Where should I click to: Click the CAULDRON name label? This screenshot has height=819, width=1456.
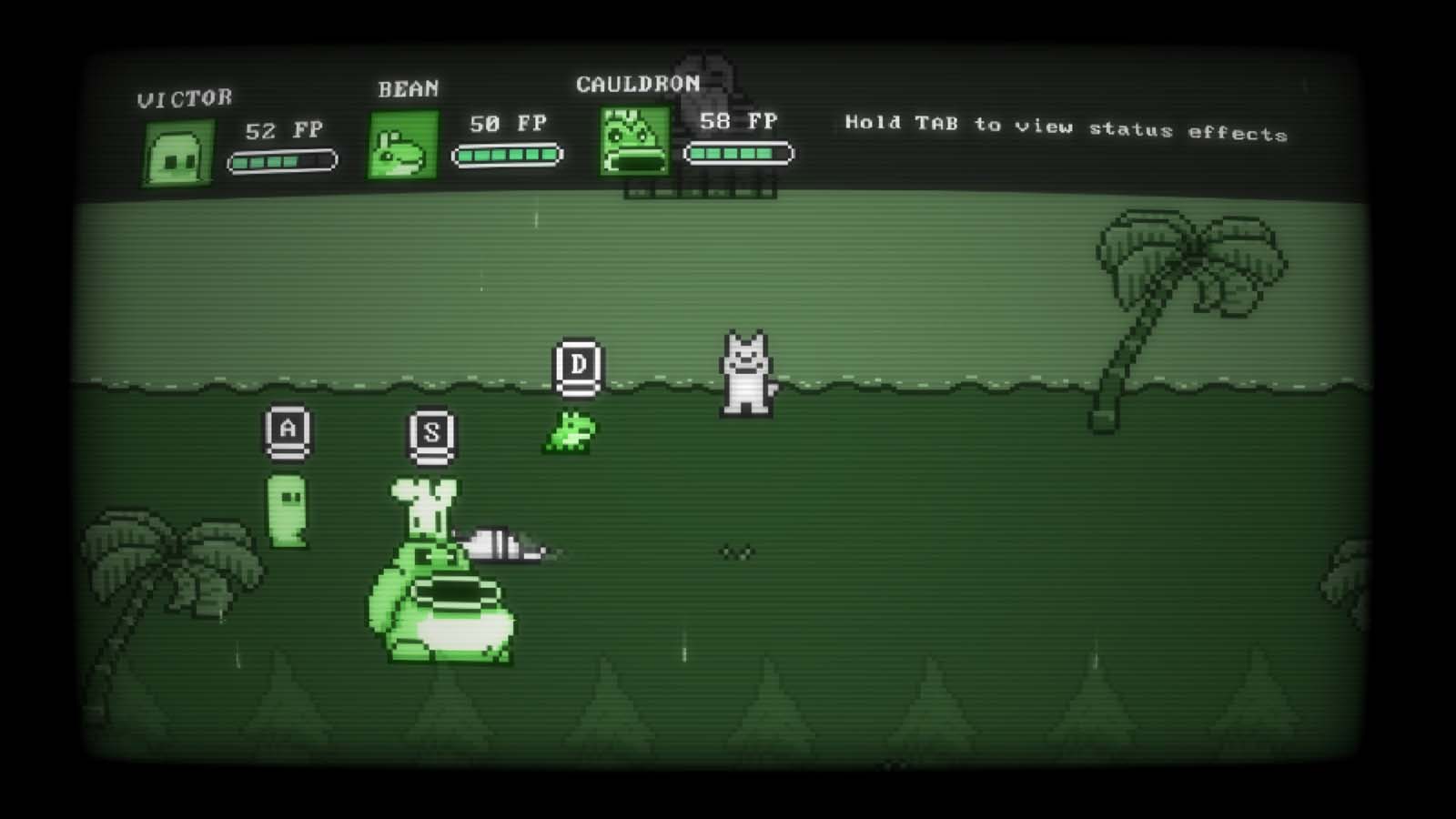(x=638, y=84)
